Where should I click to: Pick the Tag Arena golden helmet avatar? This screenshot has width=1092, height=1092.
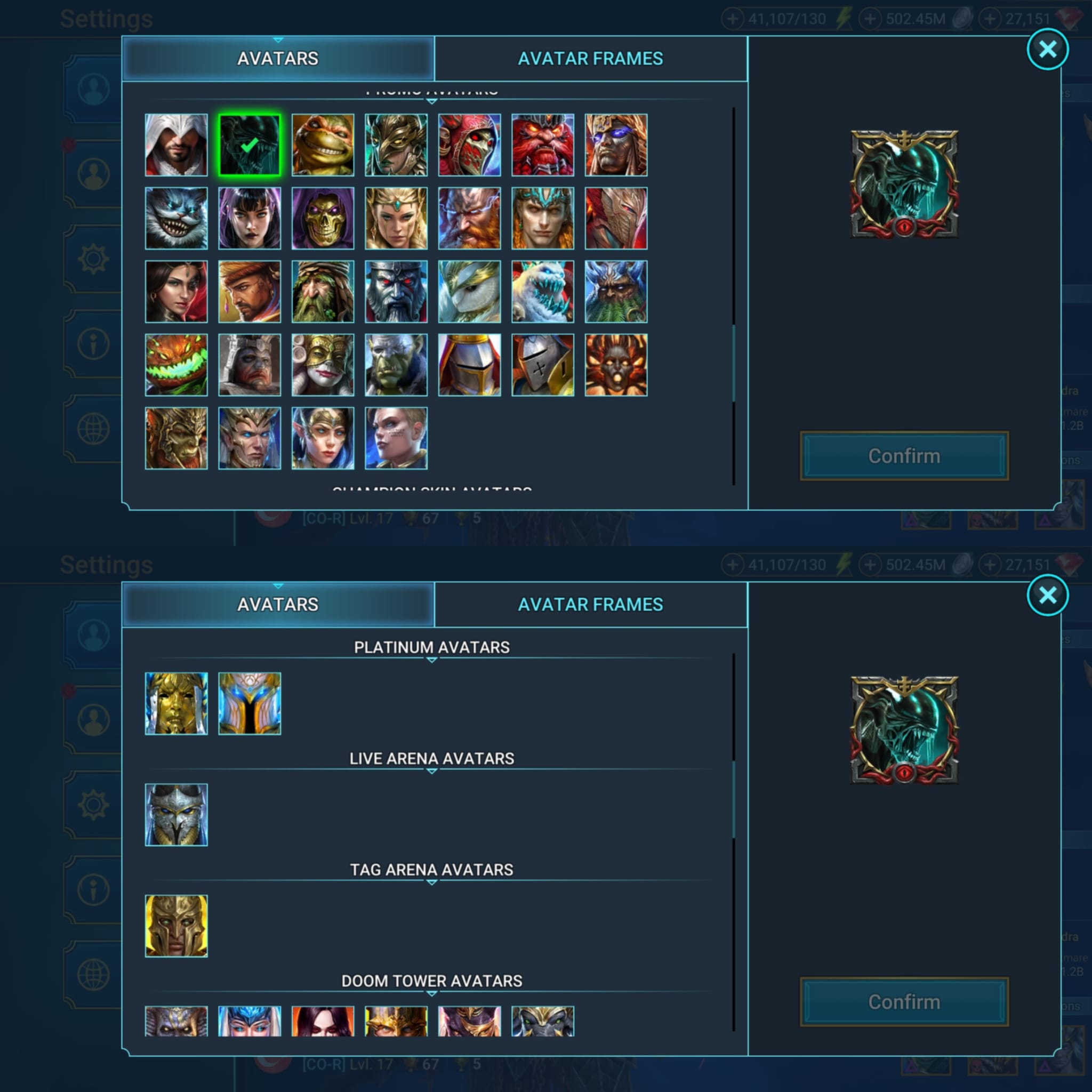[x=176, y=926]
